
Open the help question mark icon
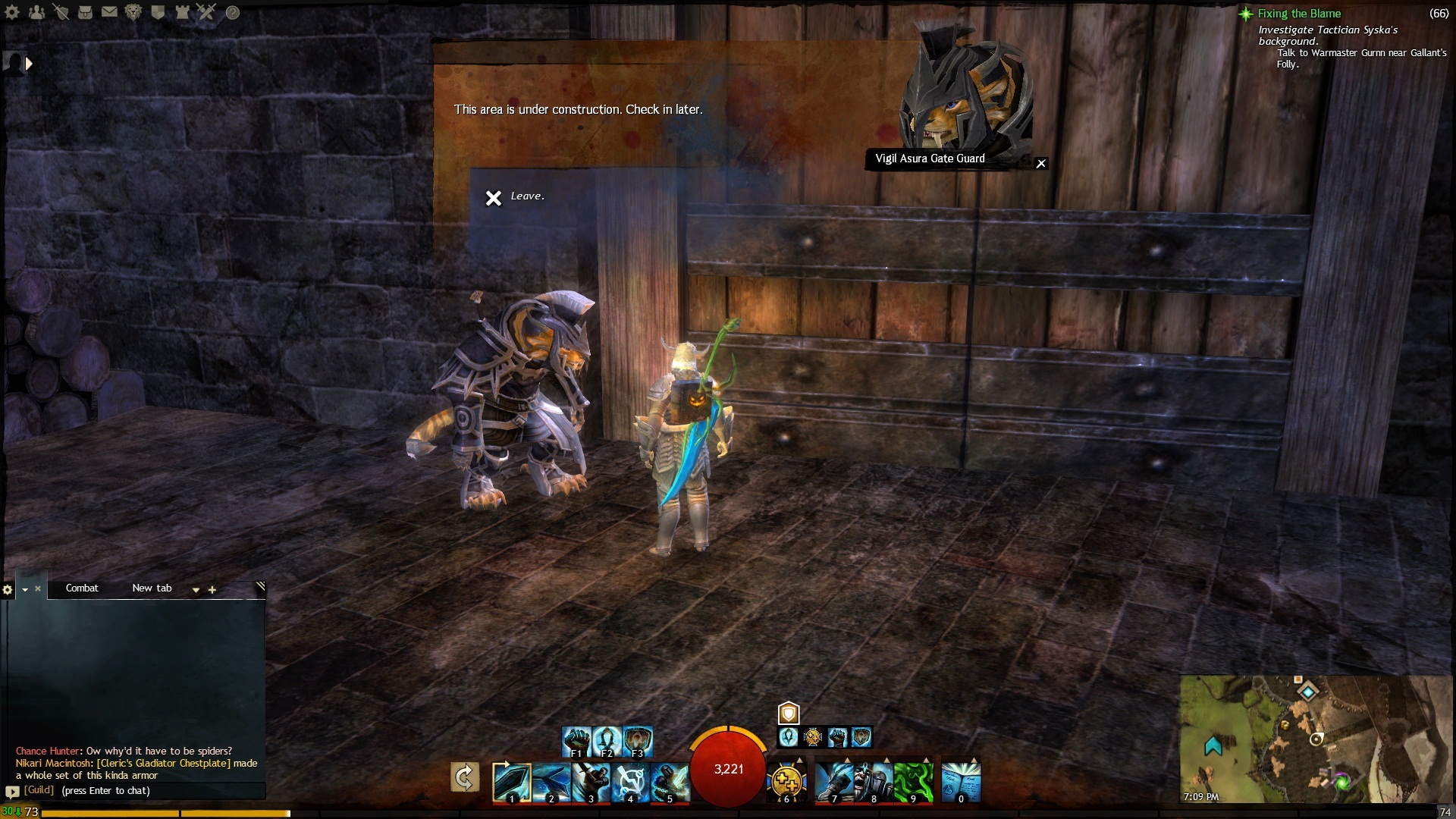pos(233,12)
